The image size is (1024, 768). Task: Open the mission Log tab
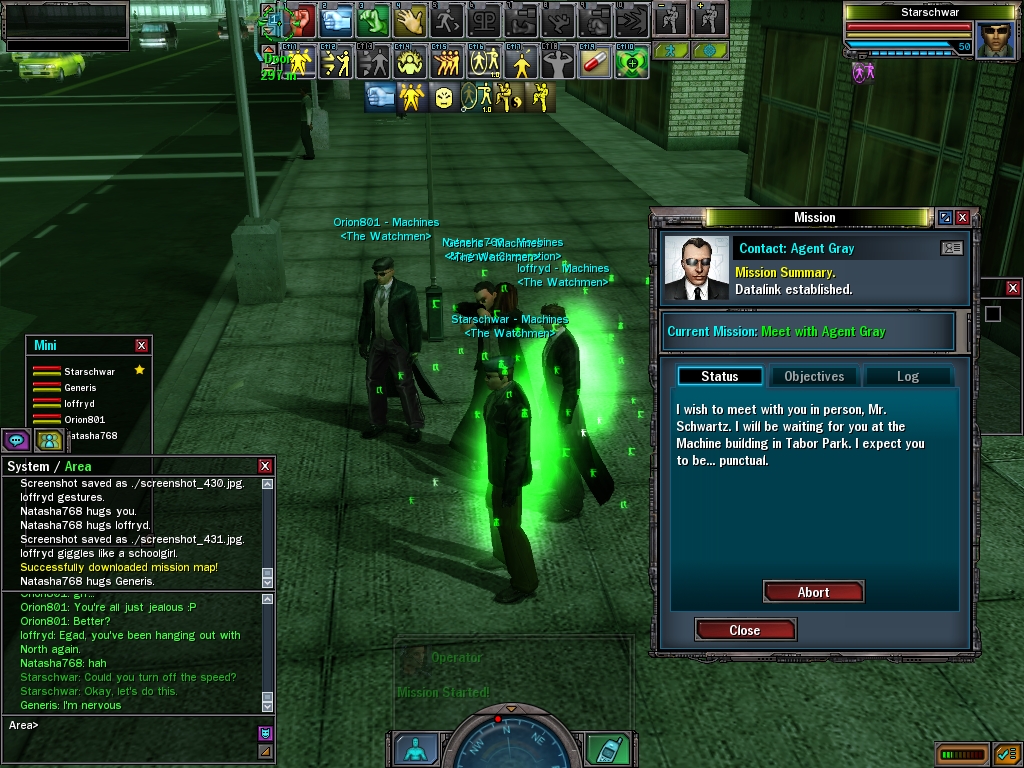[x=907, y=376]
